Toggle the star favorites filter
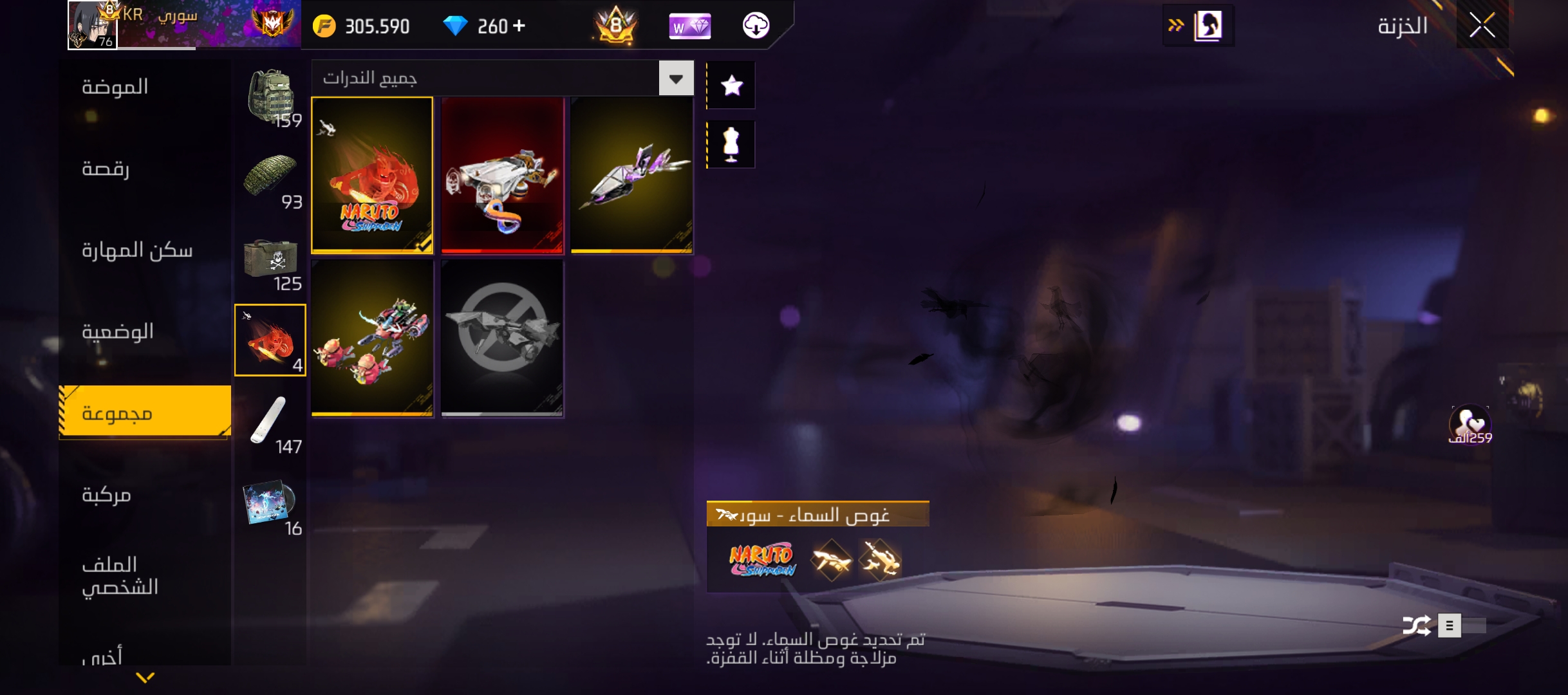The height and width of the screenshot is (695, 1568). point(732,86)
